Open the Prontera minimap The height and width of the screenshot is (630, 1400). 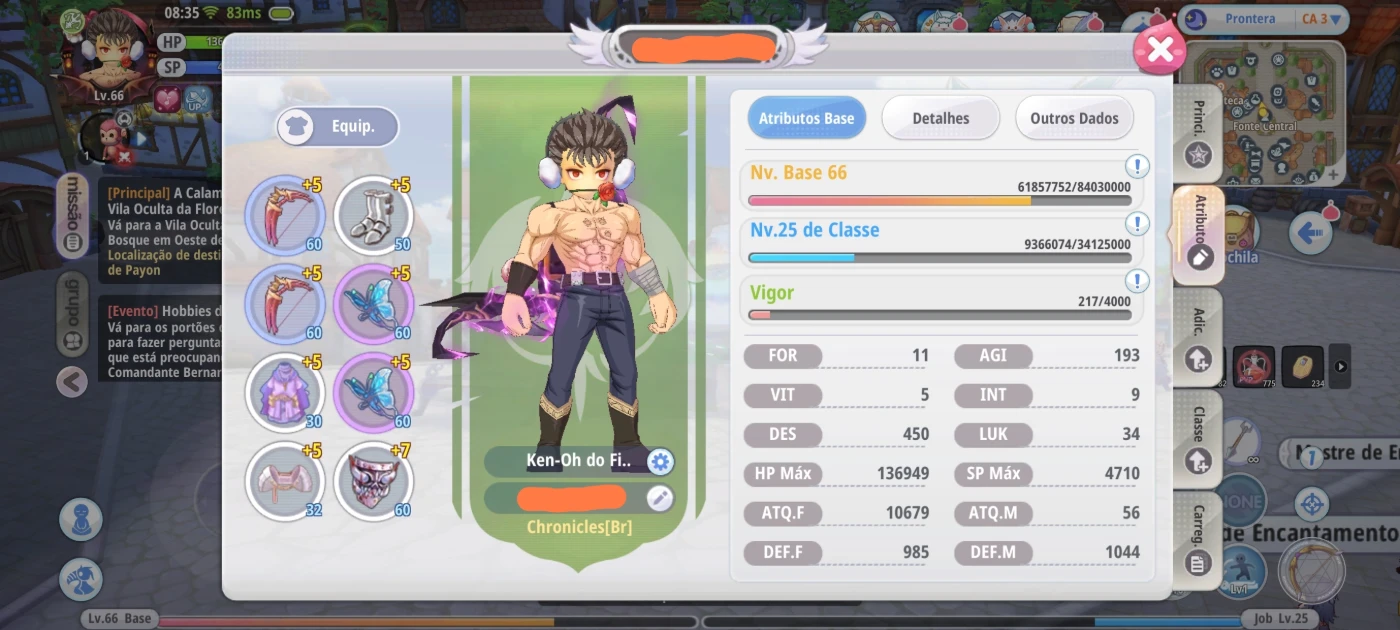[1262, 112]
